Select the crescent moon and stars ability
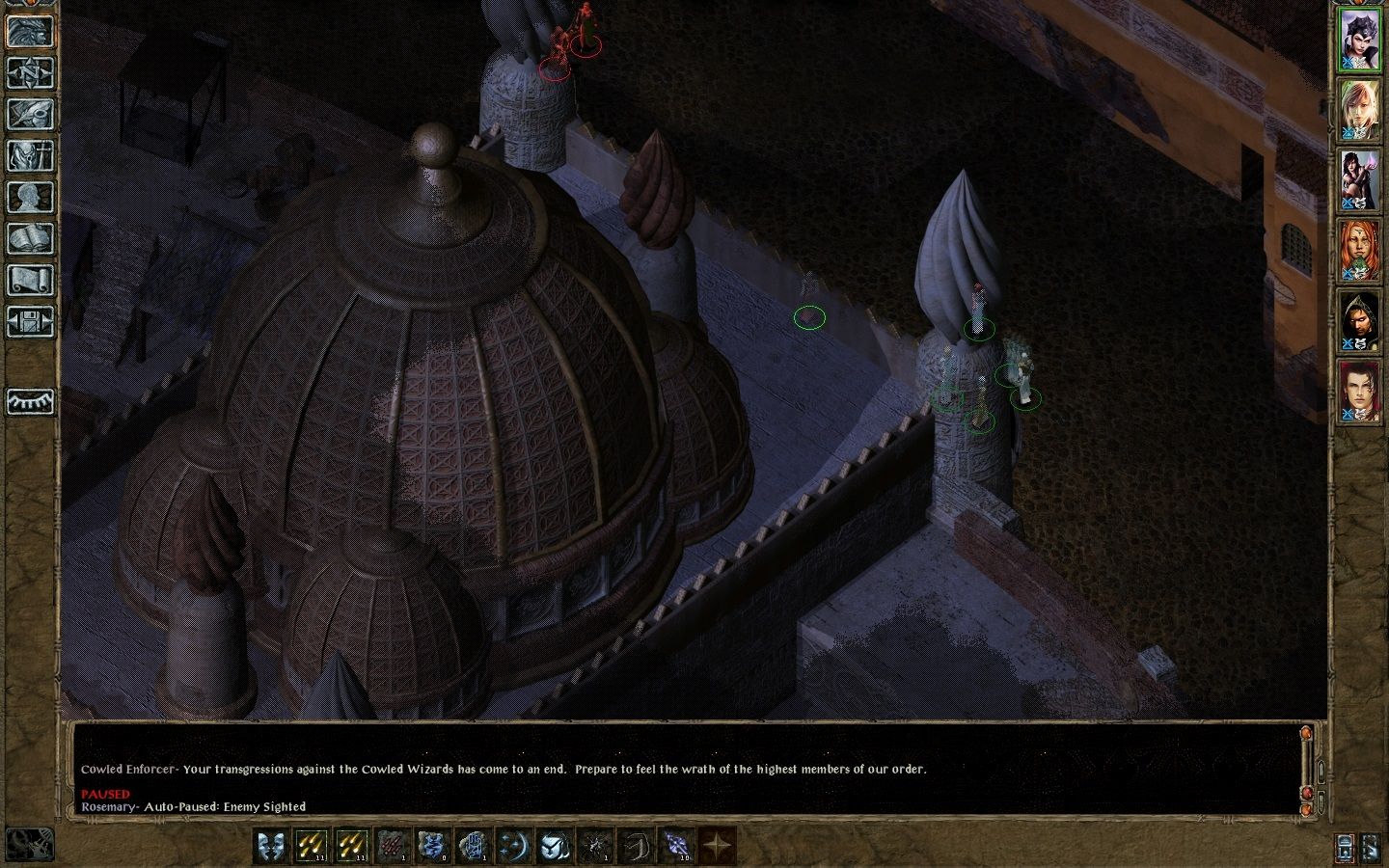The width and height of the screenshot is (1389, 868). [x=514, y=846]
